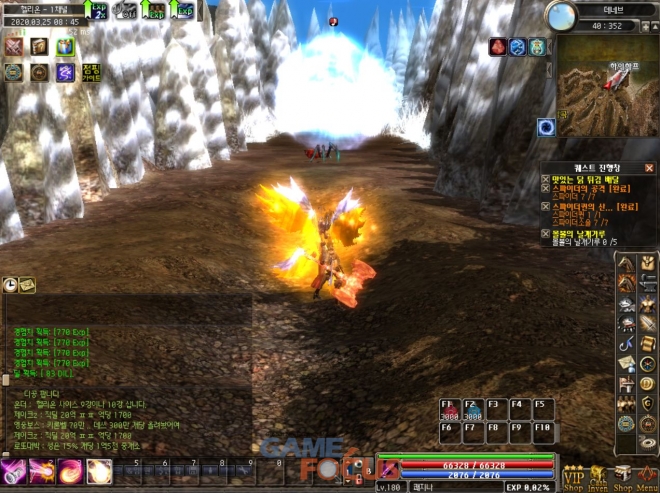
Task: Activate the blue swirl portal icon
Action: point(546,127)
